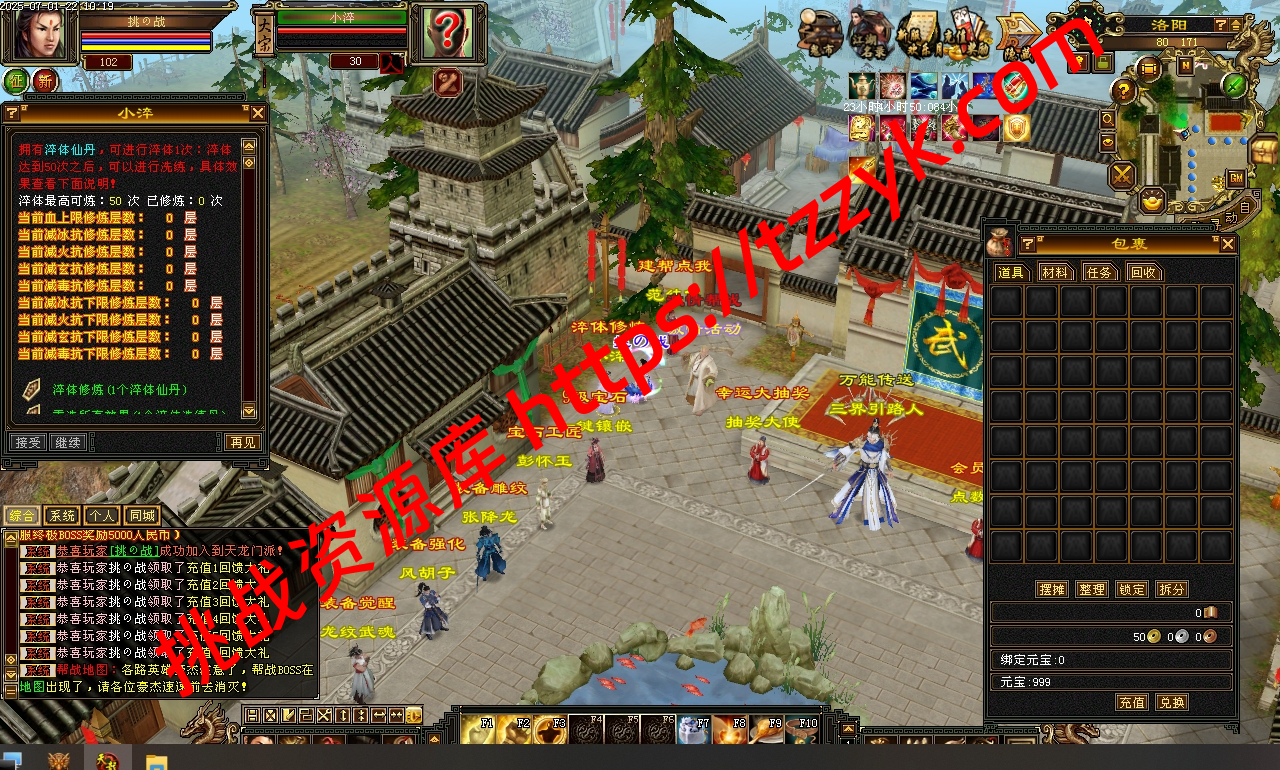Close the 包裹 inventory window
Screen dimensions: 1280x770
(1228, 244)
